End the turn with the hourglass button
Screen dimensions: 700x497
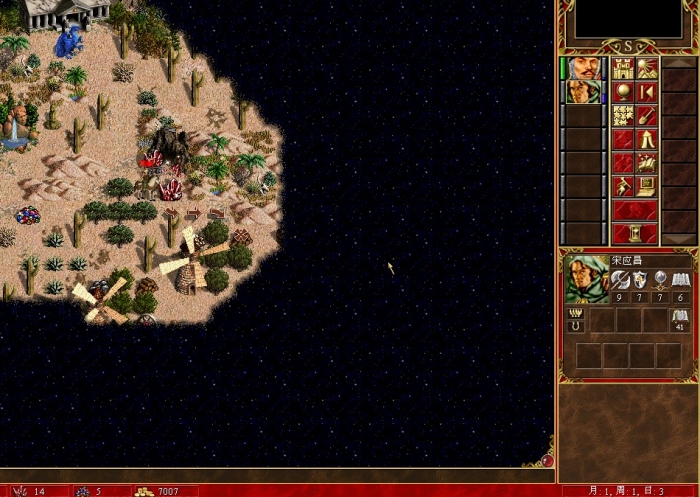click(634, 233)
